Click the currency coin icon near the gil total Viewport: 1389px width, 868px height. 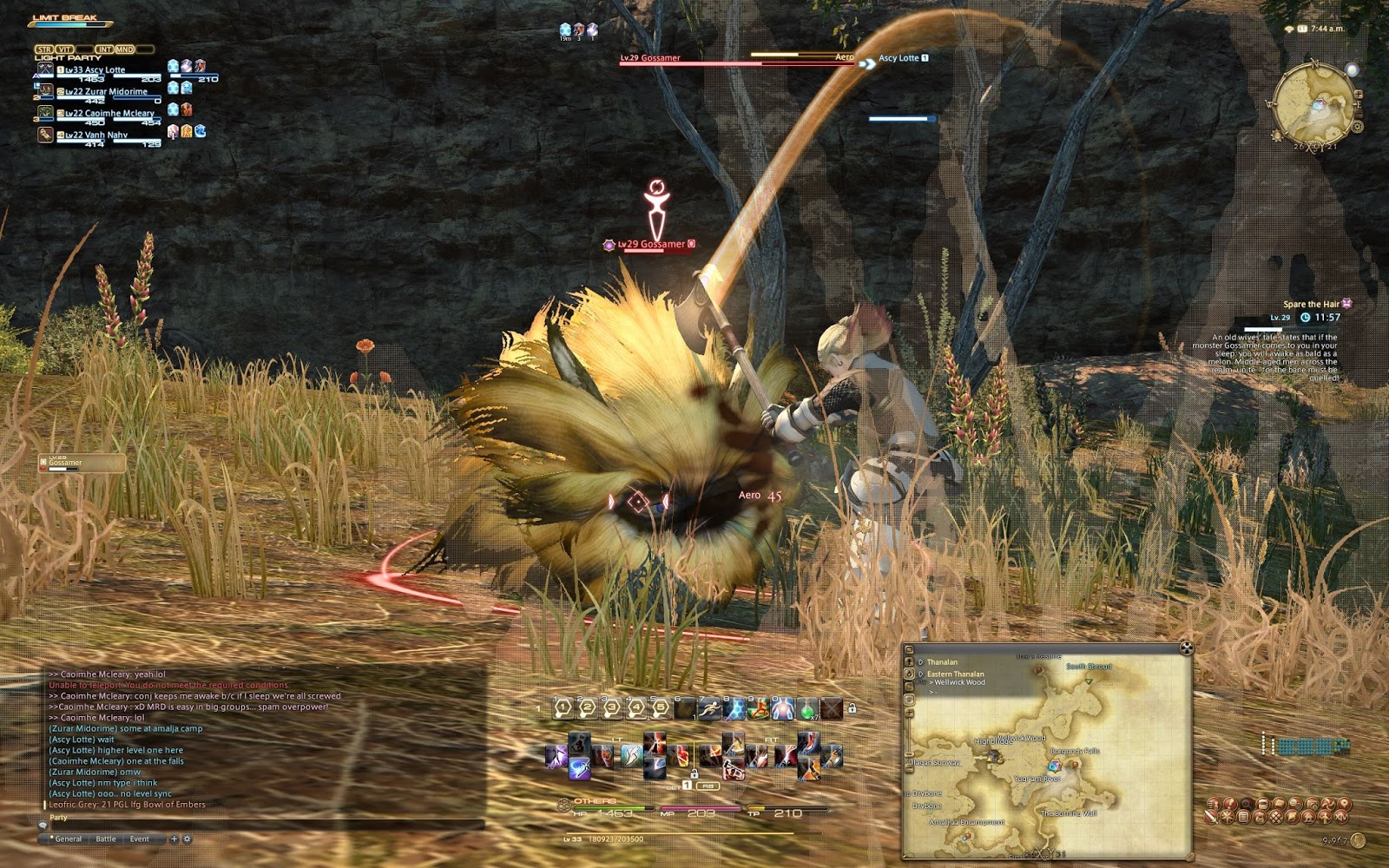tap(1359, 841)
